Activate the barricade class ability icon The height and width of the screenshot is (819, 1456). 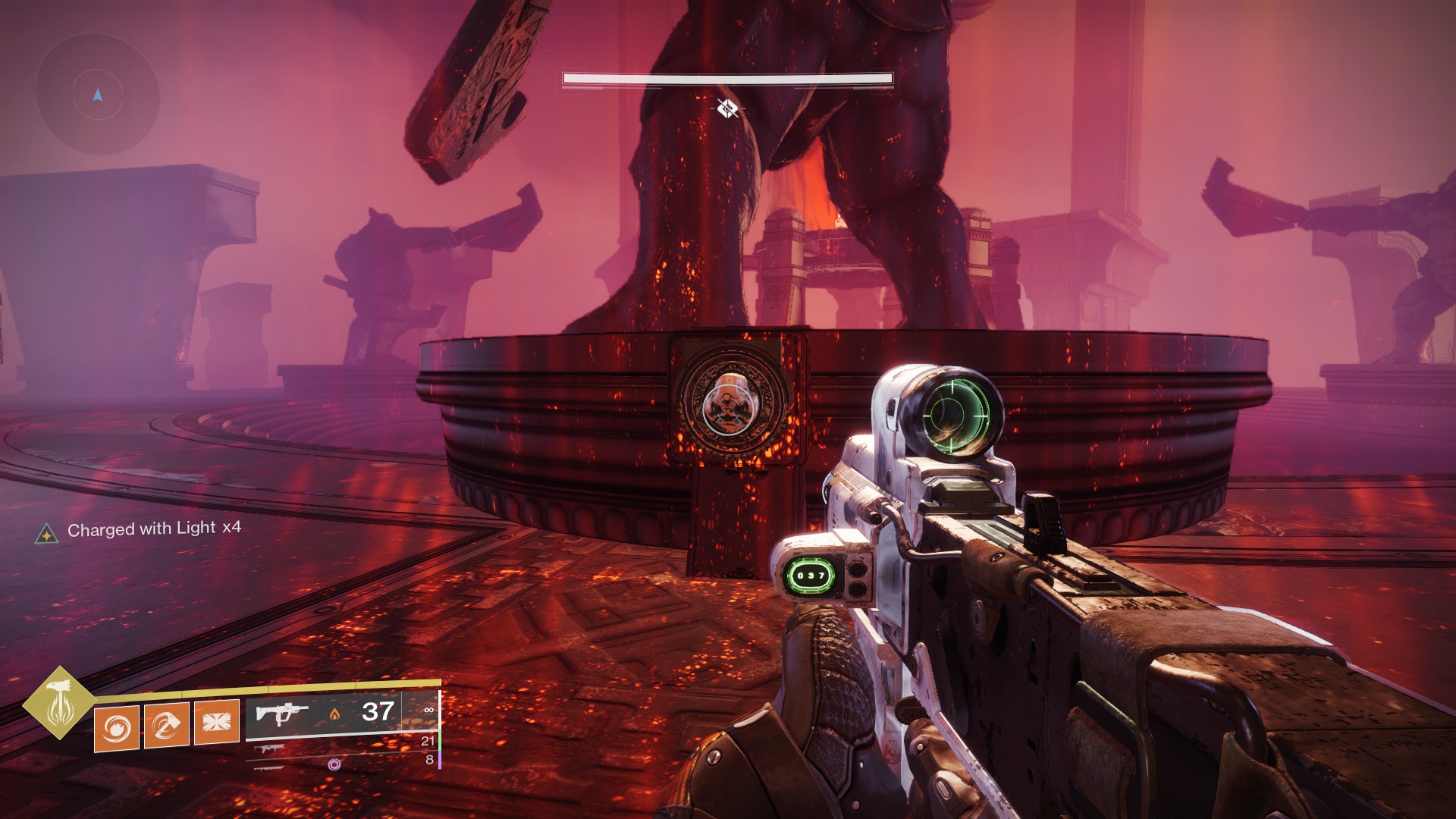click(x=216, y=721)
